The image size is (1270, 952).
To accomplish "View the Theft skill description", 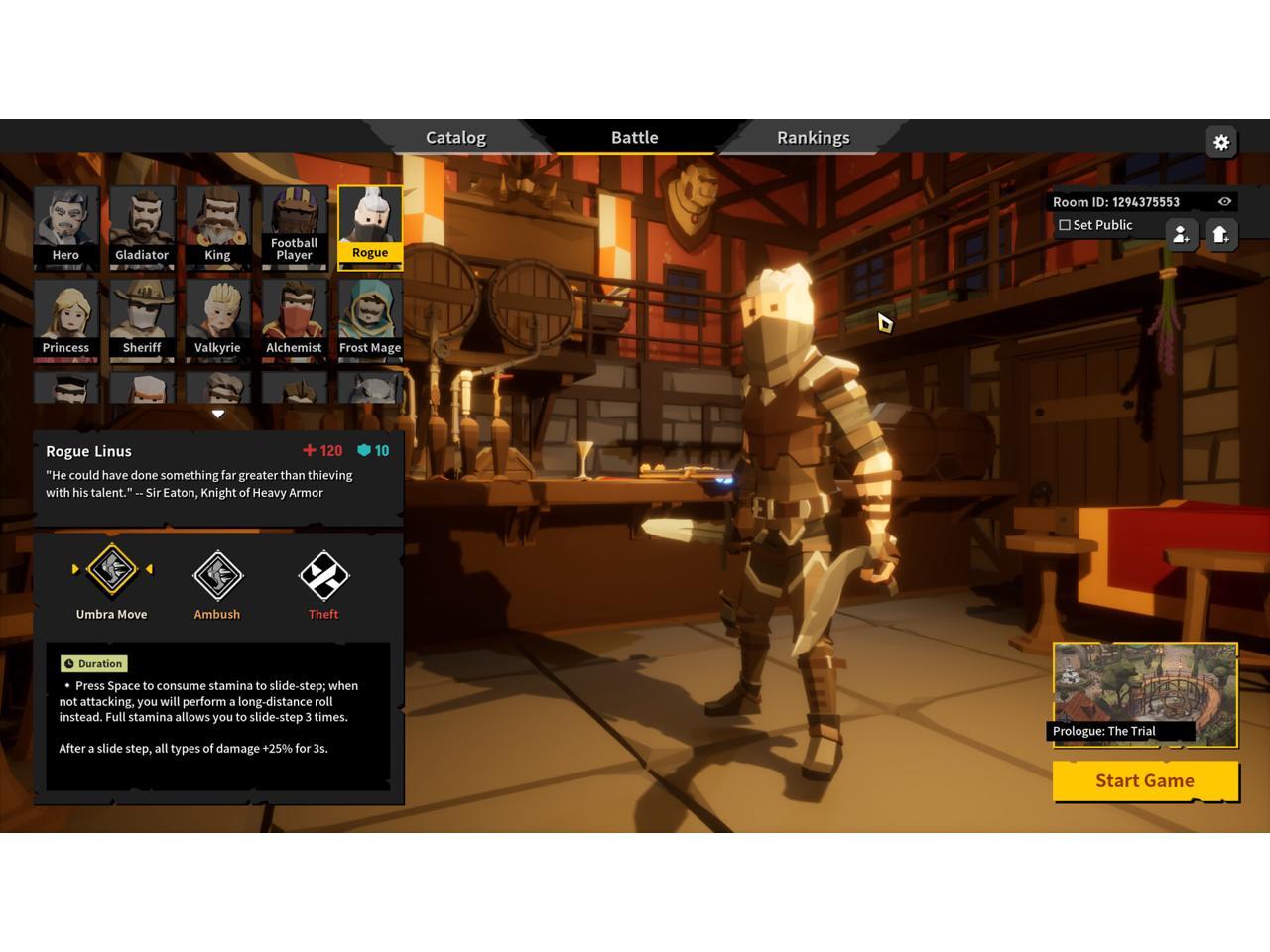I will (323, 576).
